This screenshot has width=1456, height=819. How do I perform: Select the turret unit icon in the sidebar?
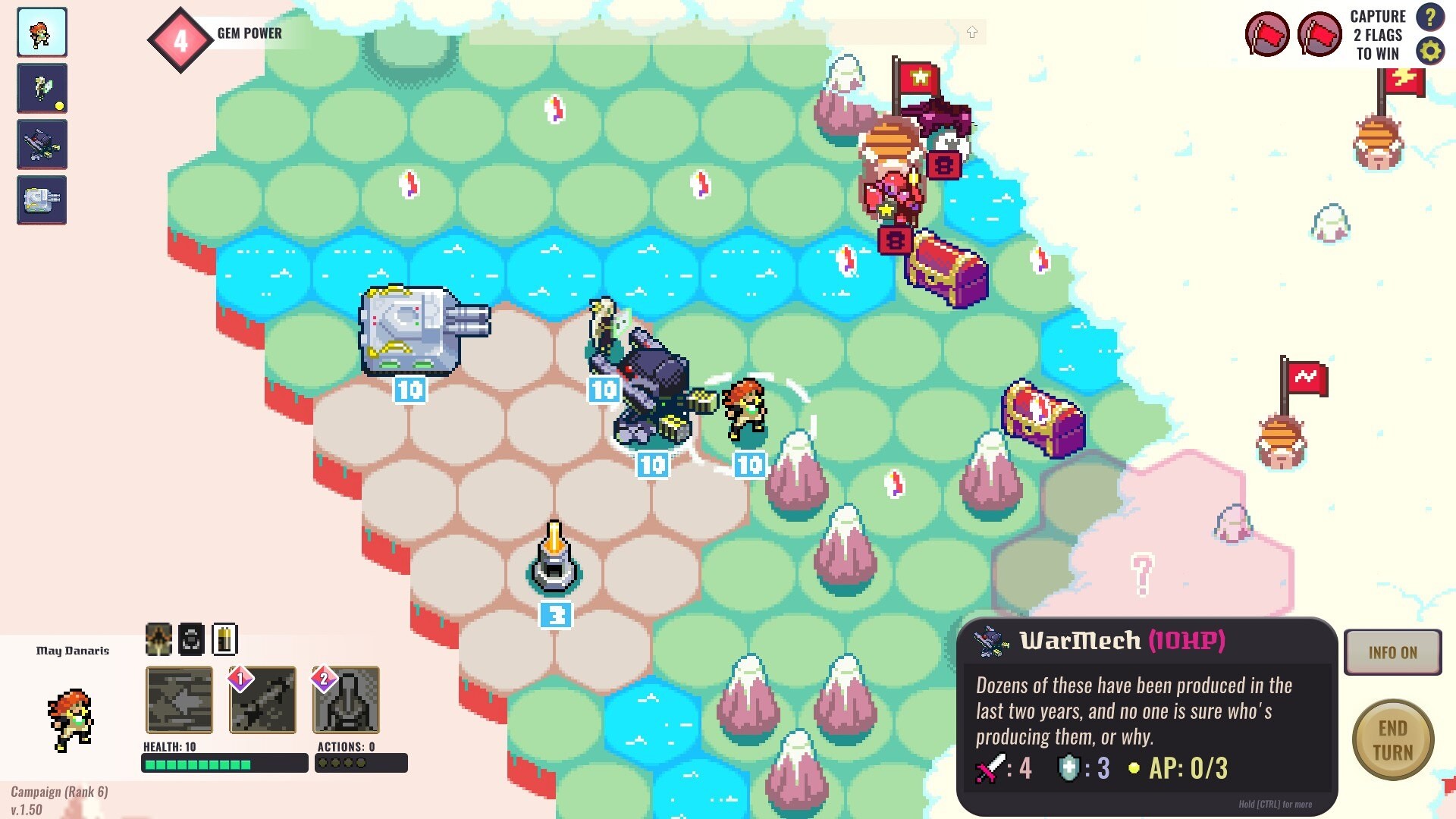click(x=42, y=200)
